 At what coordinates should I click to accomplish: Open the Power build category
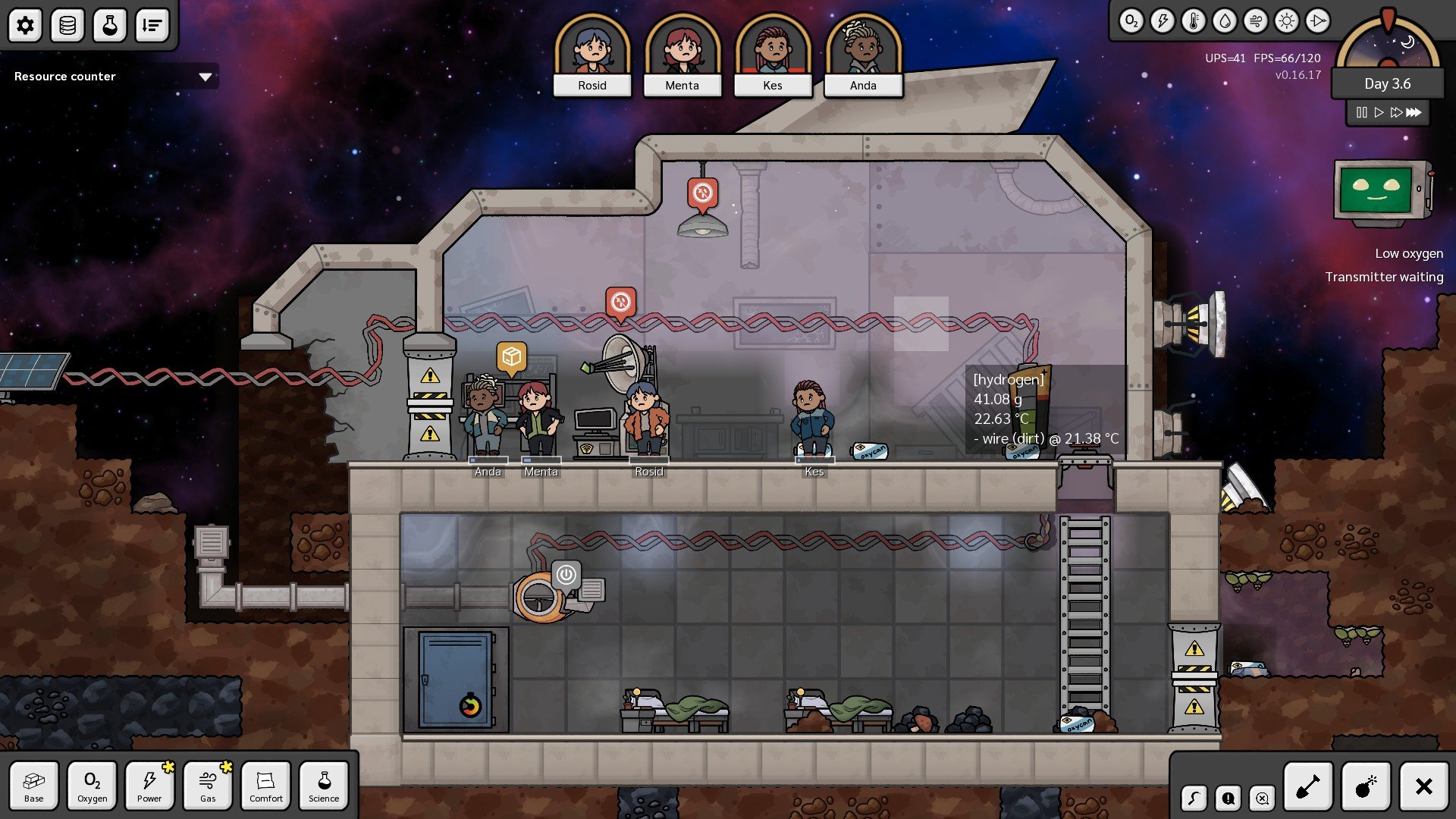click(149, 786)
